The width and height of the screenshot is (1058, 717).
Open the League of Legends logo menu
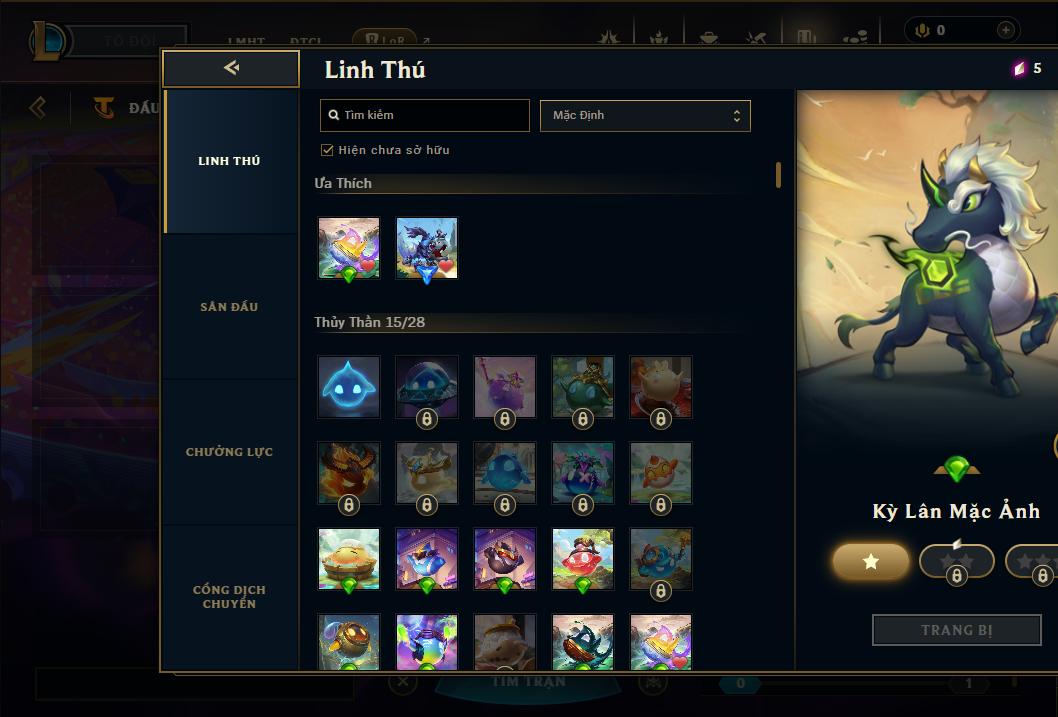[48, 40]
